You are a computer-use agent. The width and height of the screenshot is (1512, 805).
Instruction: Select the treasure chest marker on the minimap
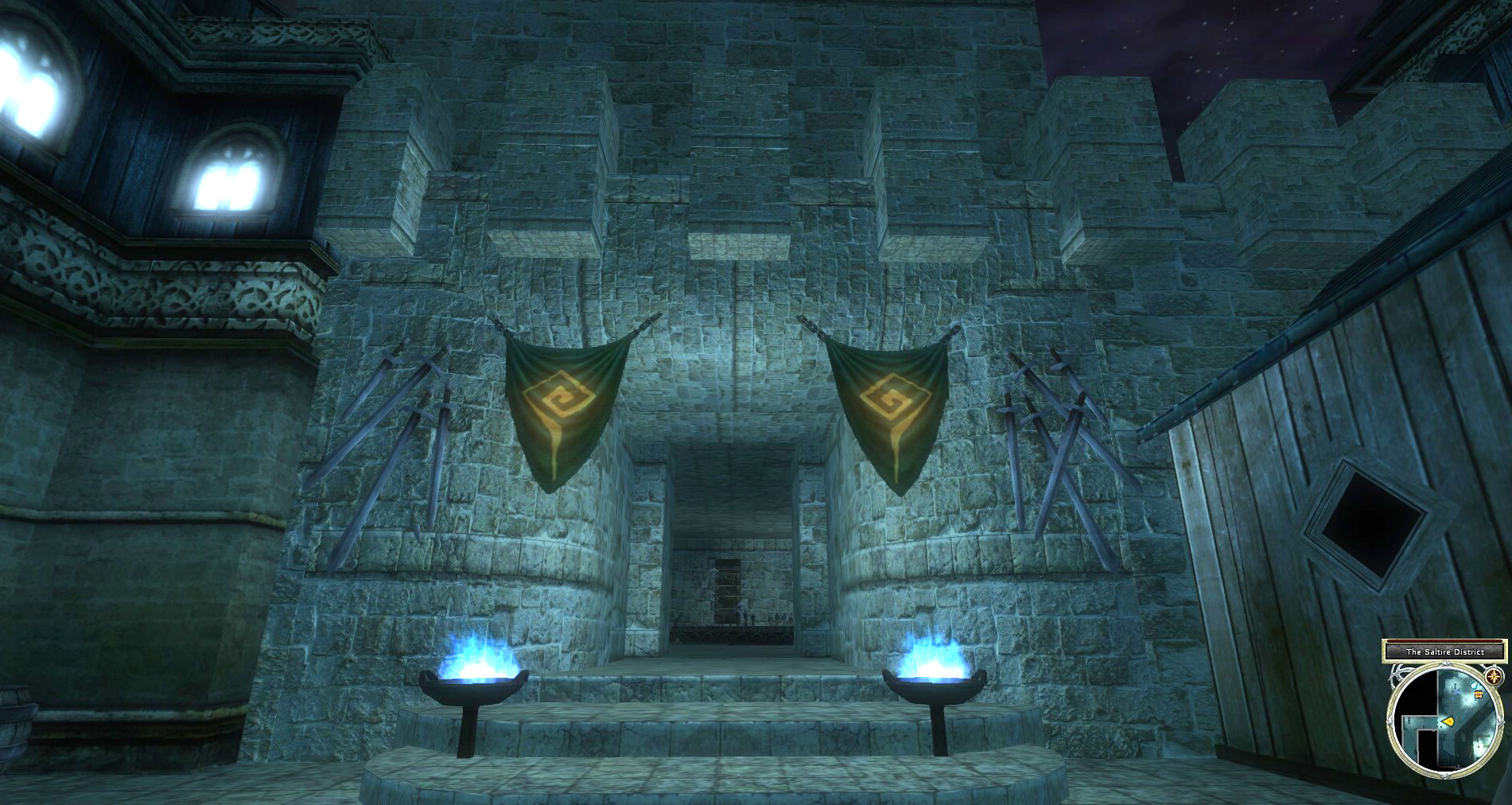1479,695
